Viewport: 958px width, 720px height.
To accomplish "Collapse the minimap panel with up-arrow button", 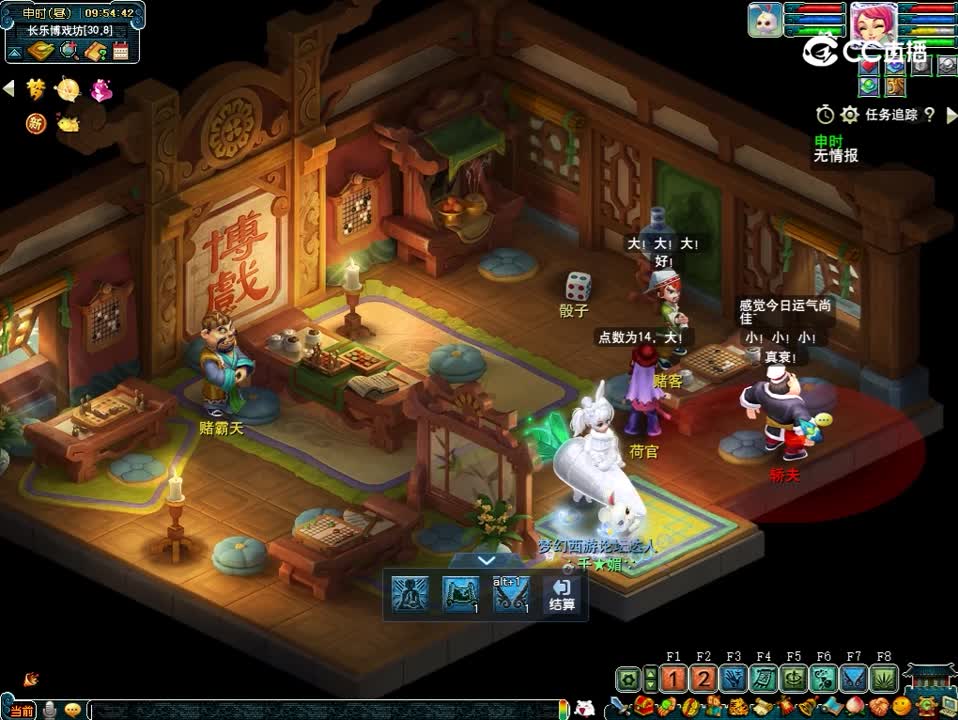I will pos(15,51).
